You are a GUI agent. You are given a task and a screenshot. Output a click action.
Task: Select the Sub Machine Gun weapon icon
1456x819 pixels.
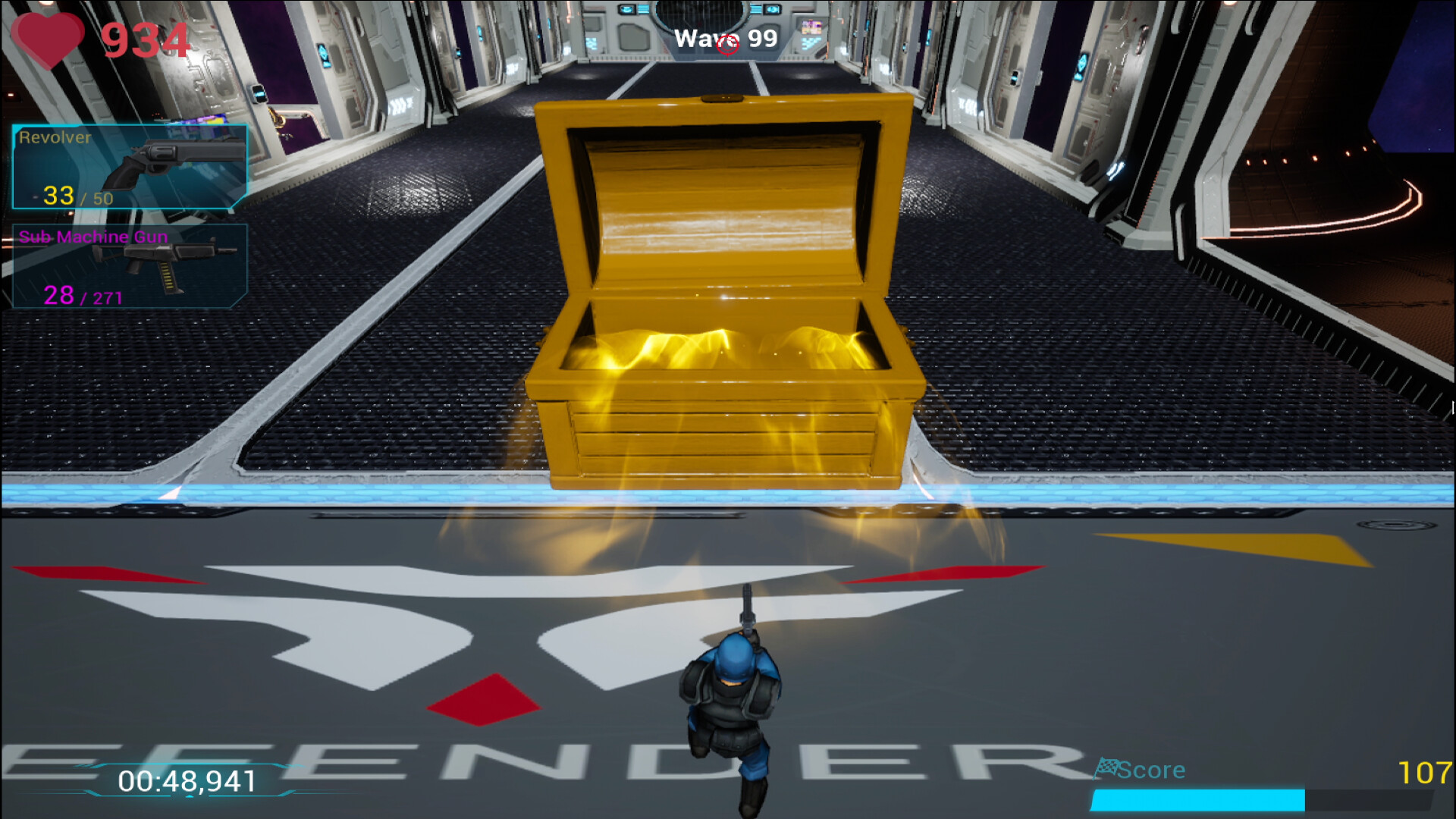167,265
